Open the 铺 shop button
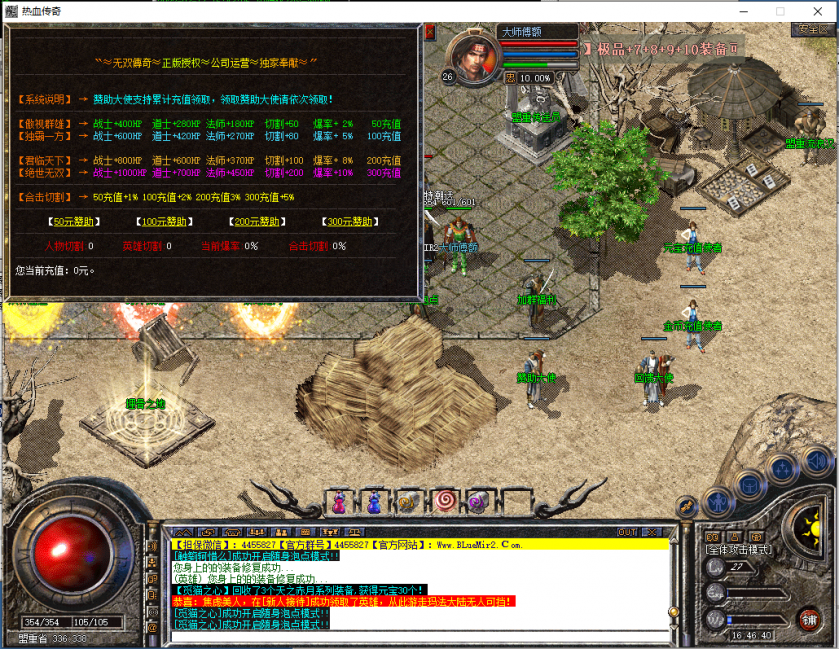 (x=809, y=617)
